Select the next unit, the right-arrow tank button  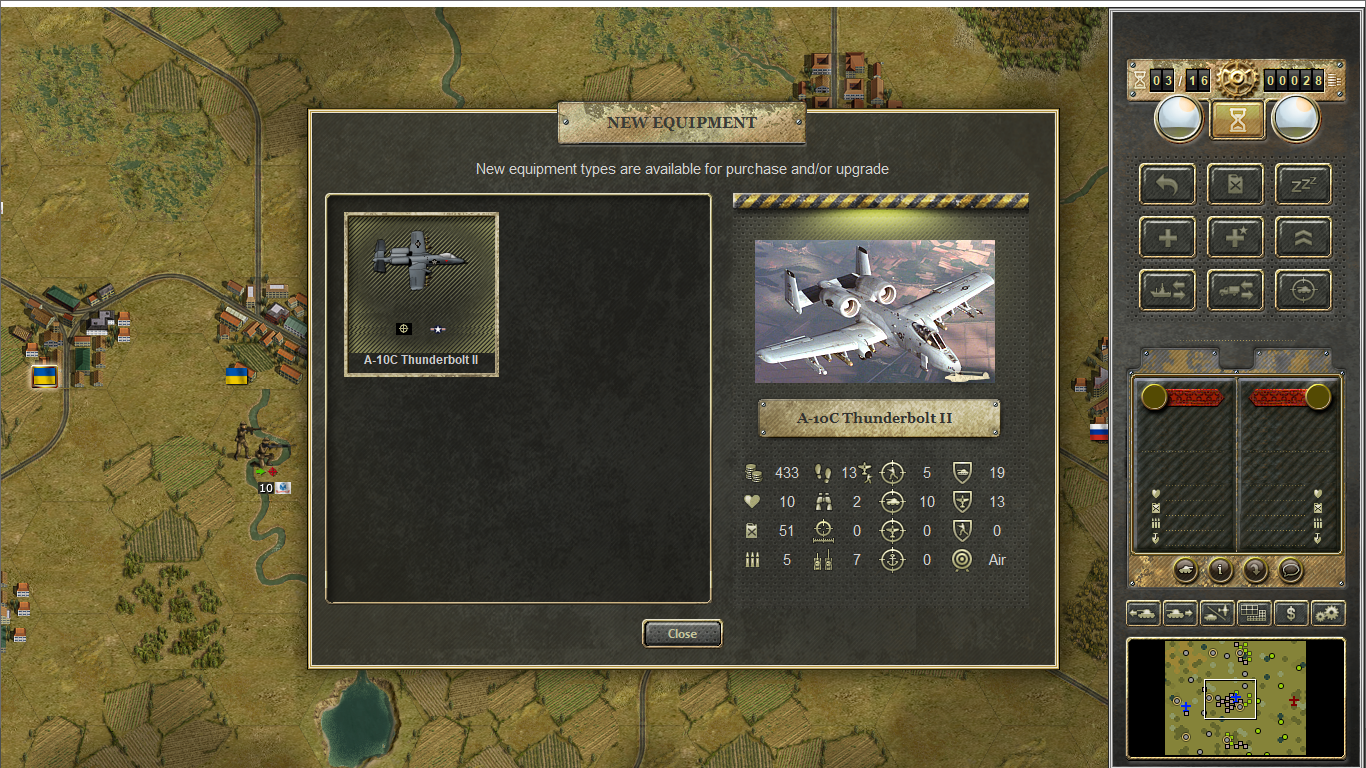coord(1180,613)
